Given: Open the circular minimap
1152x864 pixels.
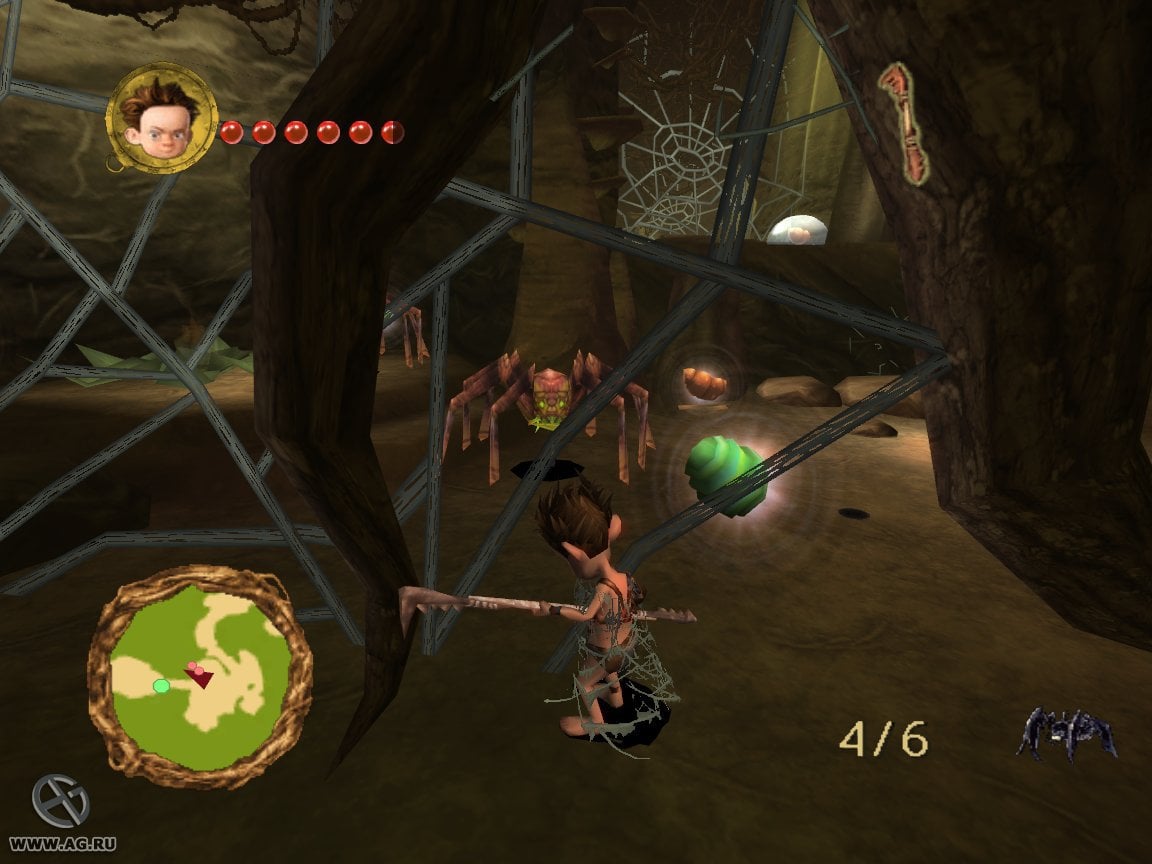Looking at the screenshot, I should (x=200, y=679).
